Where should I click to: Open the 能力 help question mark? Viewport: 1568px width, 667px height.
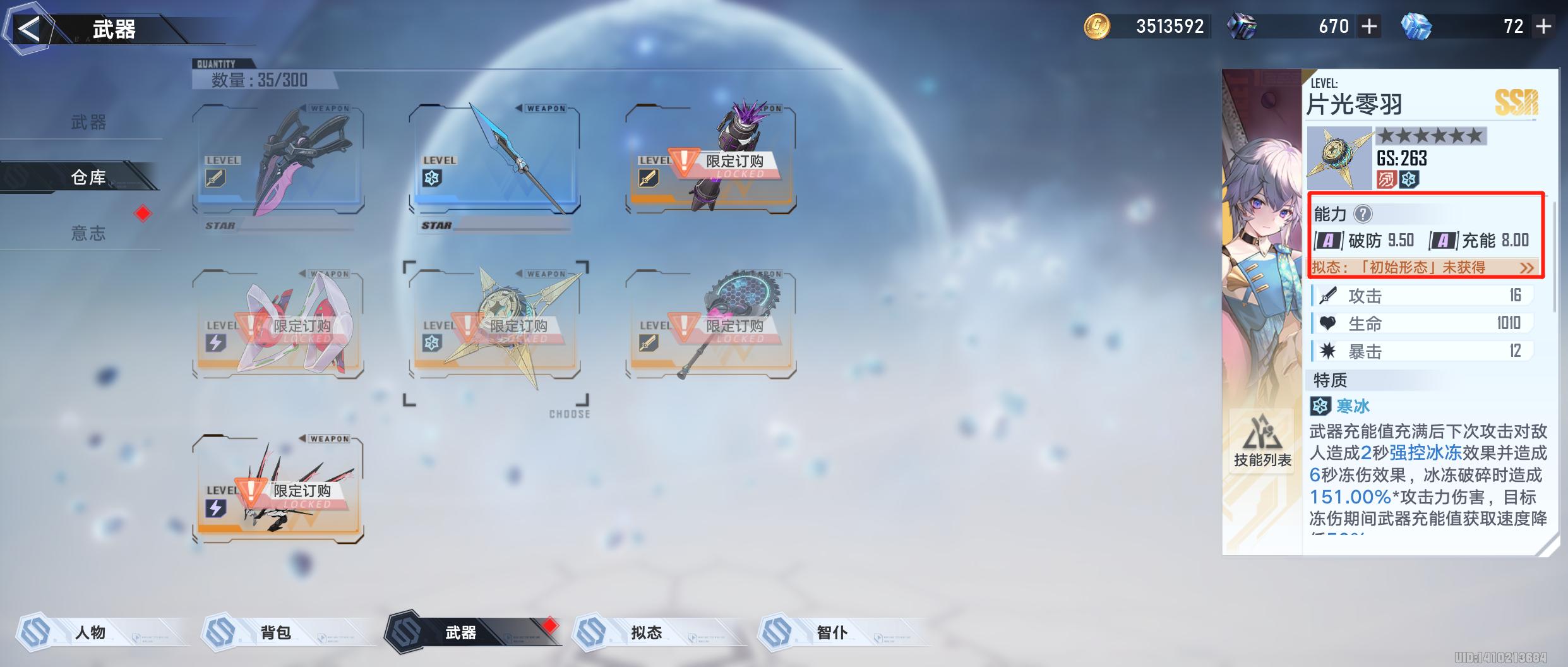[x=1363, y=214]
